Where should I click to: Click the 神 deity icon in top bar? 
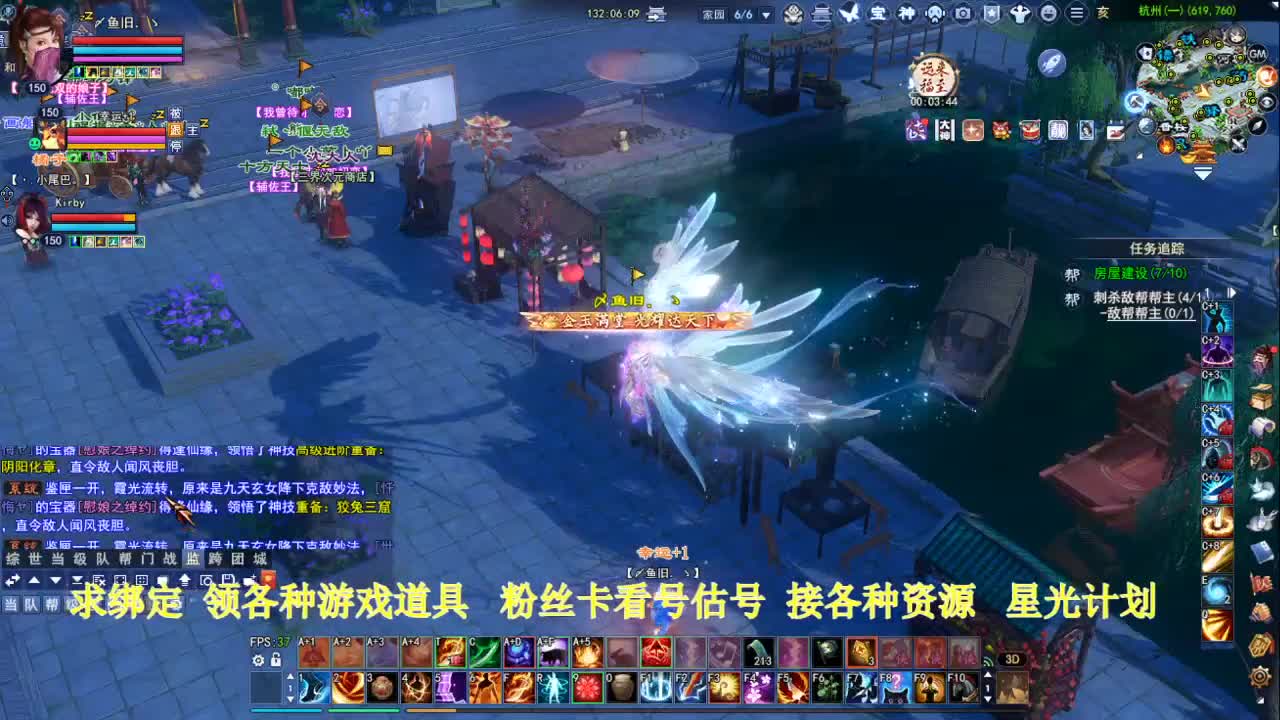pyautogui.click(x=906, y=14)
